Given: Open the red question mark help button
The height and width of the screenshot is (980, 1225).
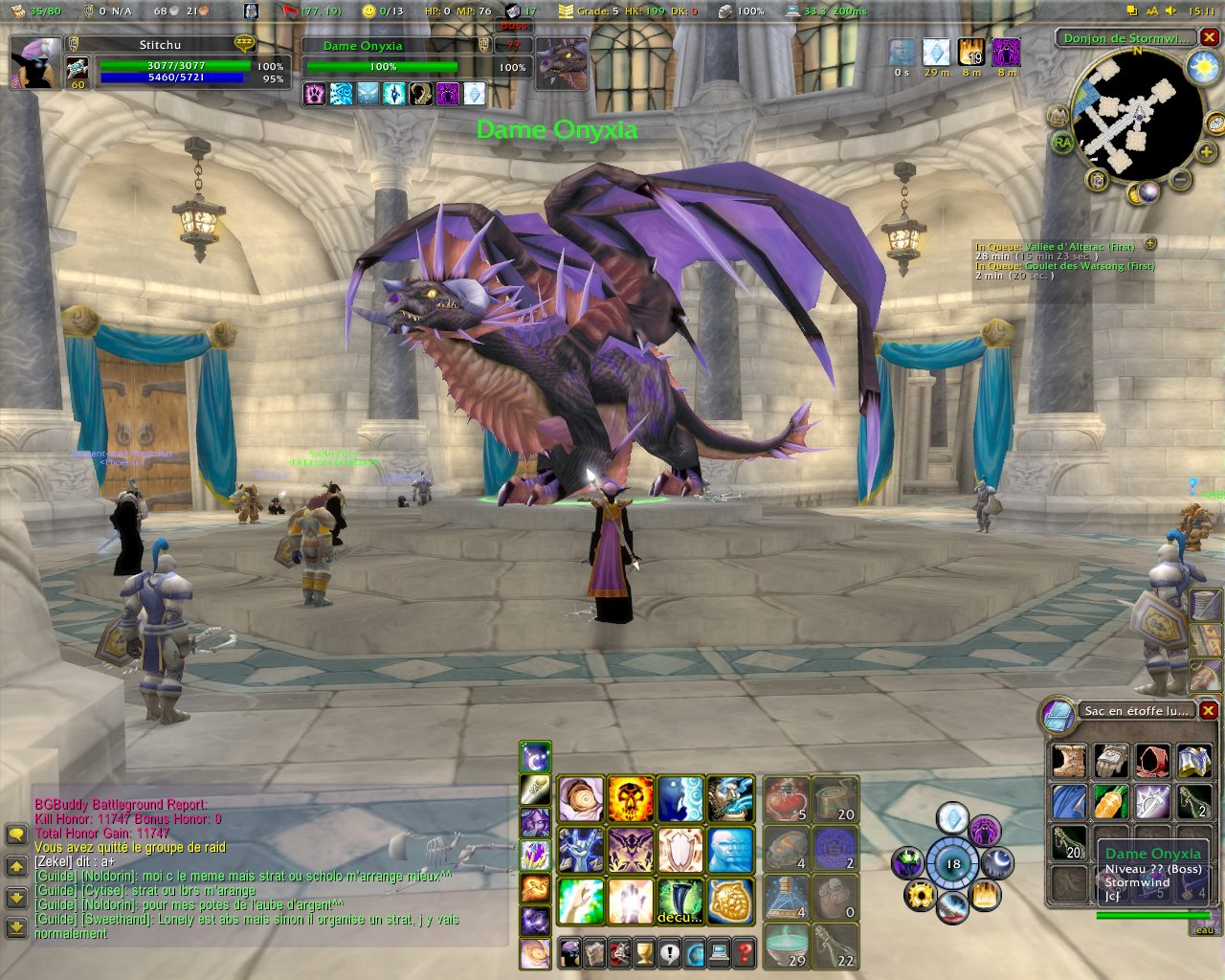Looking at the screenshot, I should [x=744, y=952].
